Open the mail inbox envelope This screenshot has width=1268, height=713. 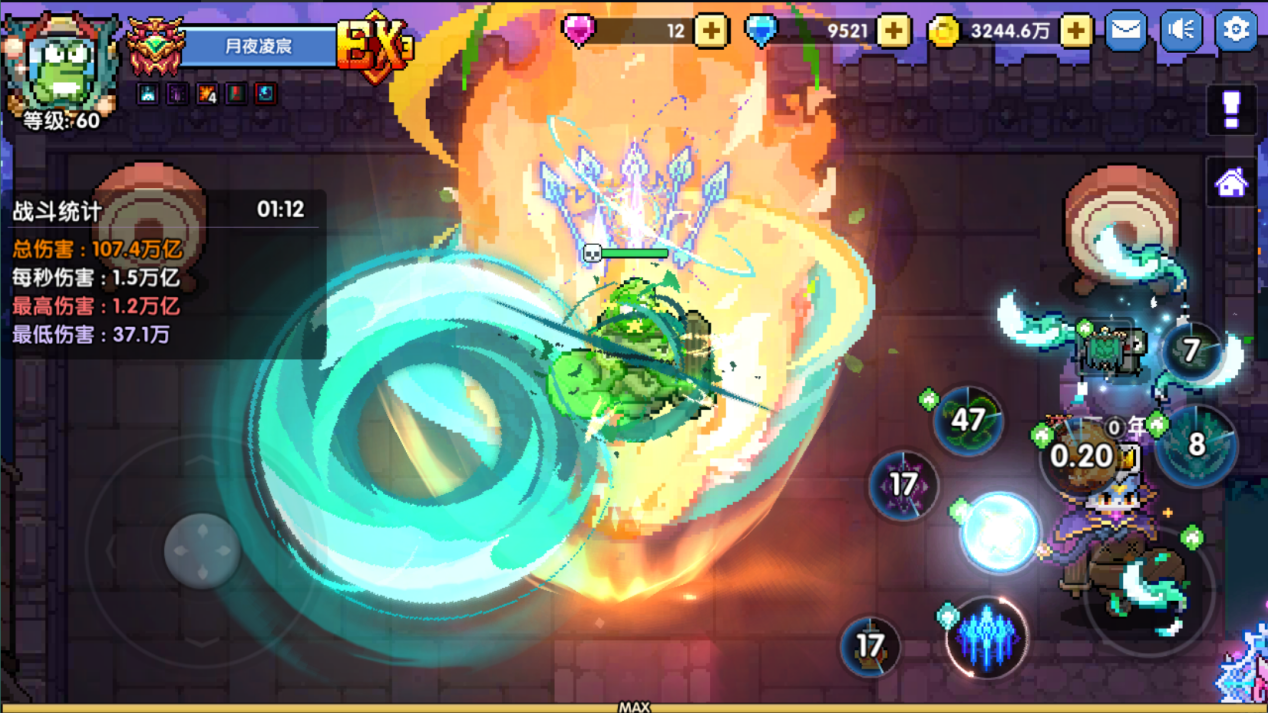point(1126,30)
